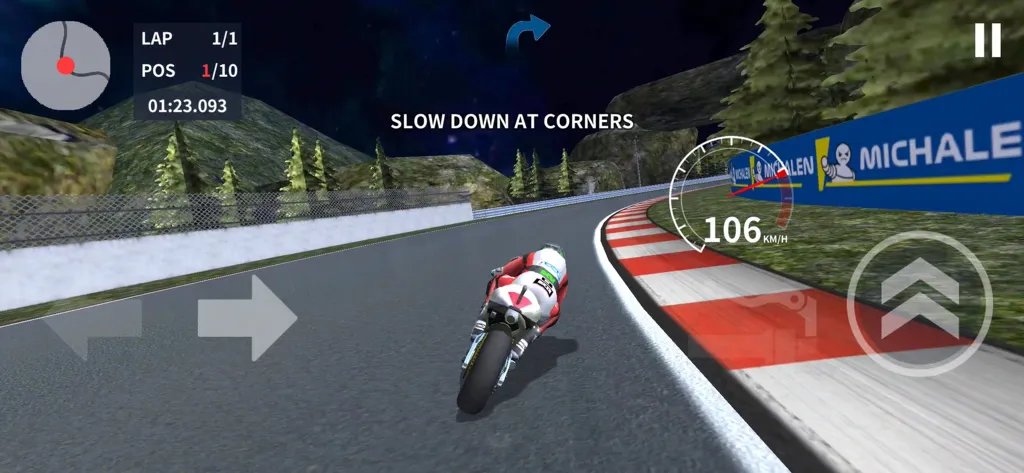
Task: Pause the race
Action: (x=987, y=40)
